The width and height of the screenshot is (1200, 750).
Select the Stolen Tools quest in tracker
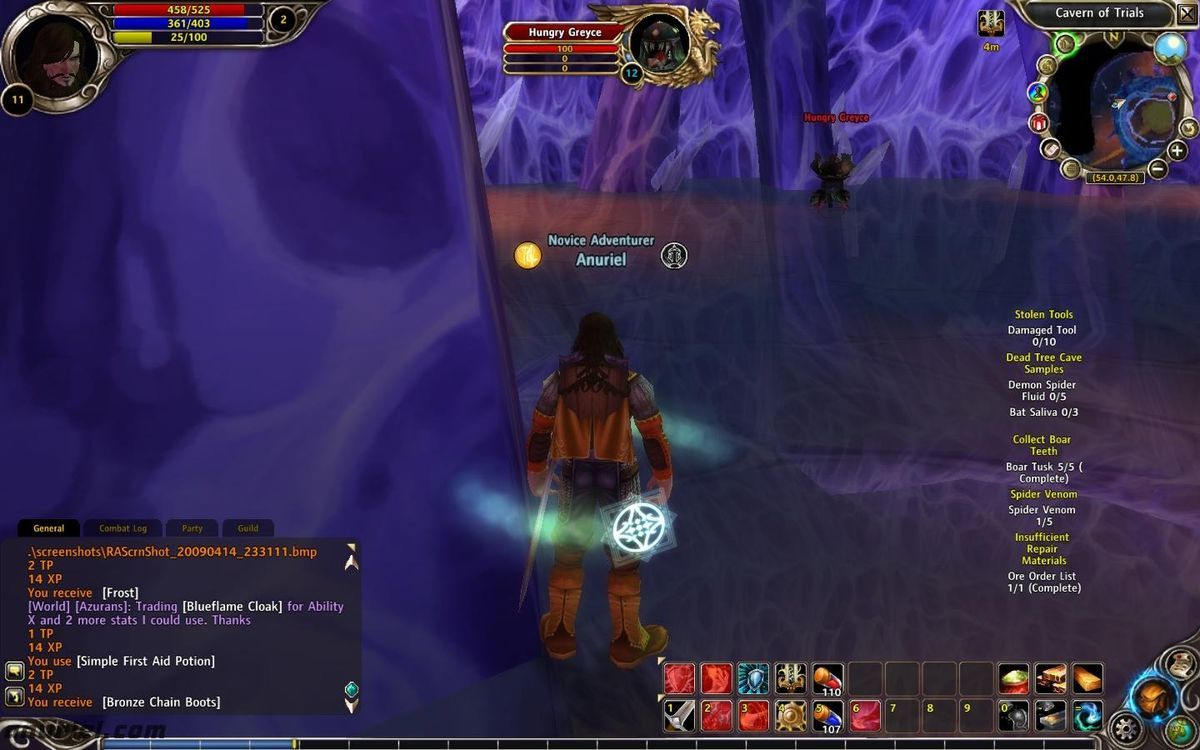1043,314
